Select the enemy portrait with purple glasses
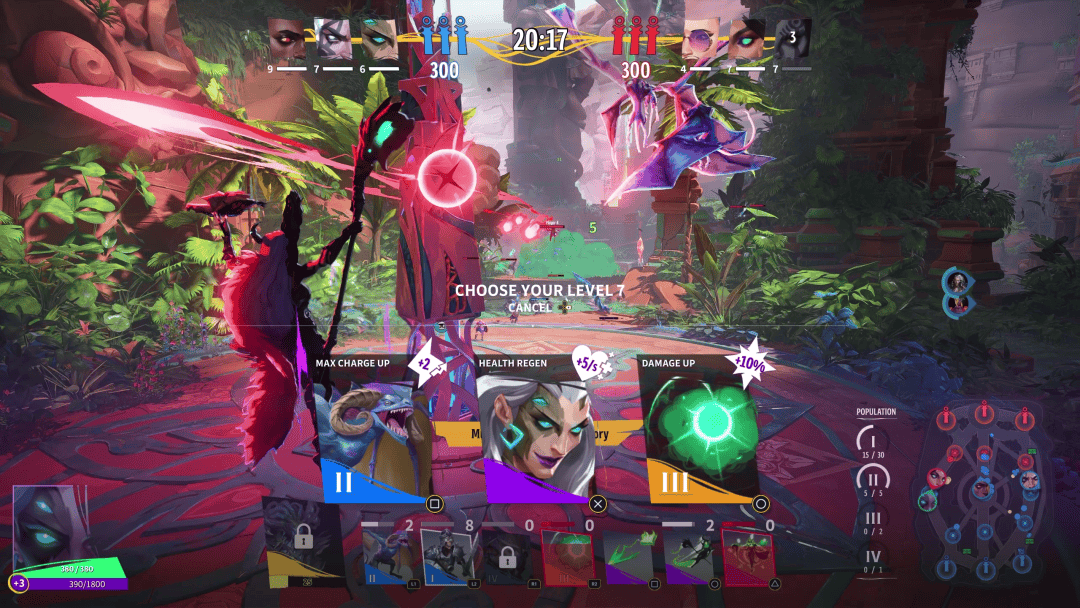1080x608 pixels. (701, 39)
